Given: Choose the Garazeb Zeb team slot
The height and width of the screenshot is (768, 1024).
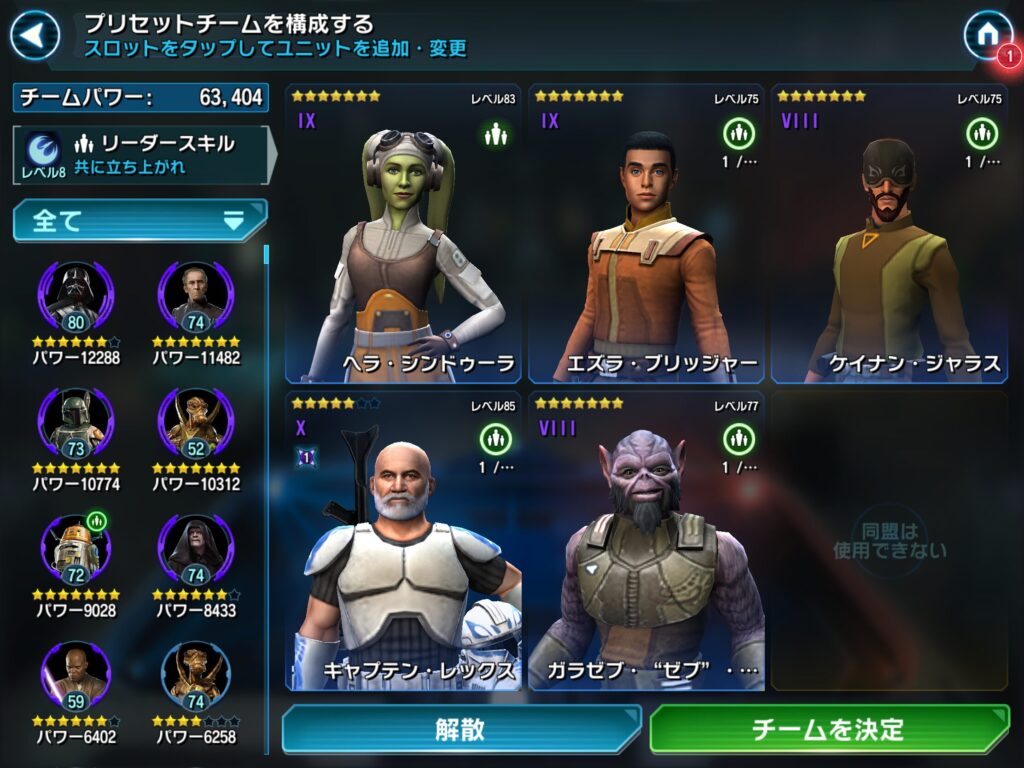Looking at the screenshot, I should 647,540.
